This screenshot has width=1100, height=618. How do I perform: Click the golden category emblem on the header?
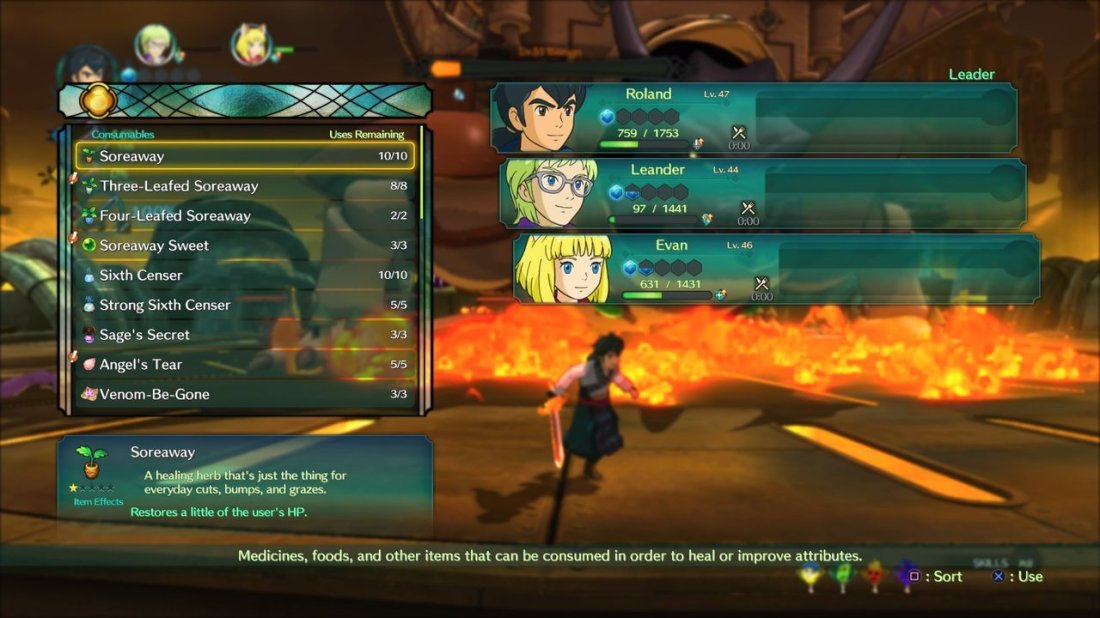[x=99, y=100]
